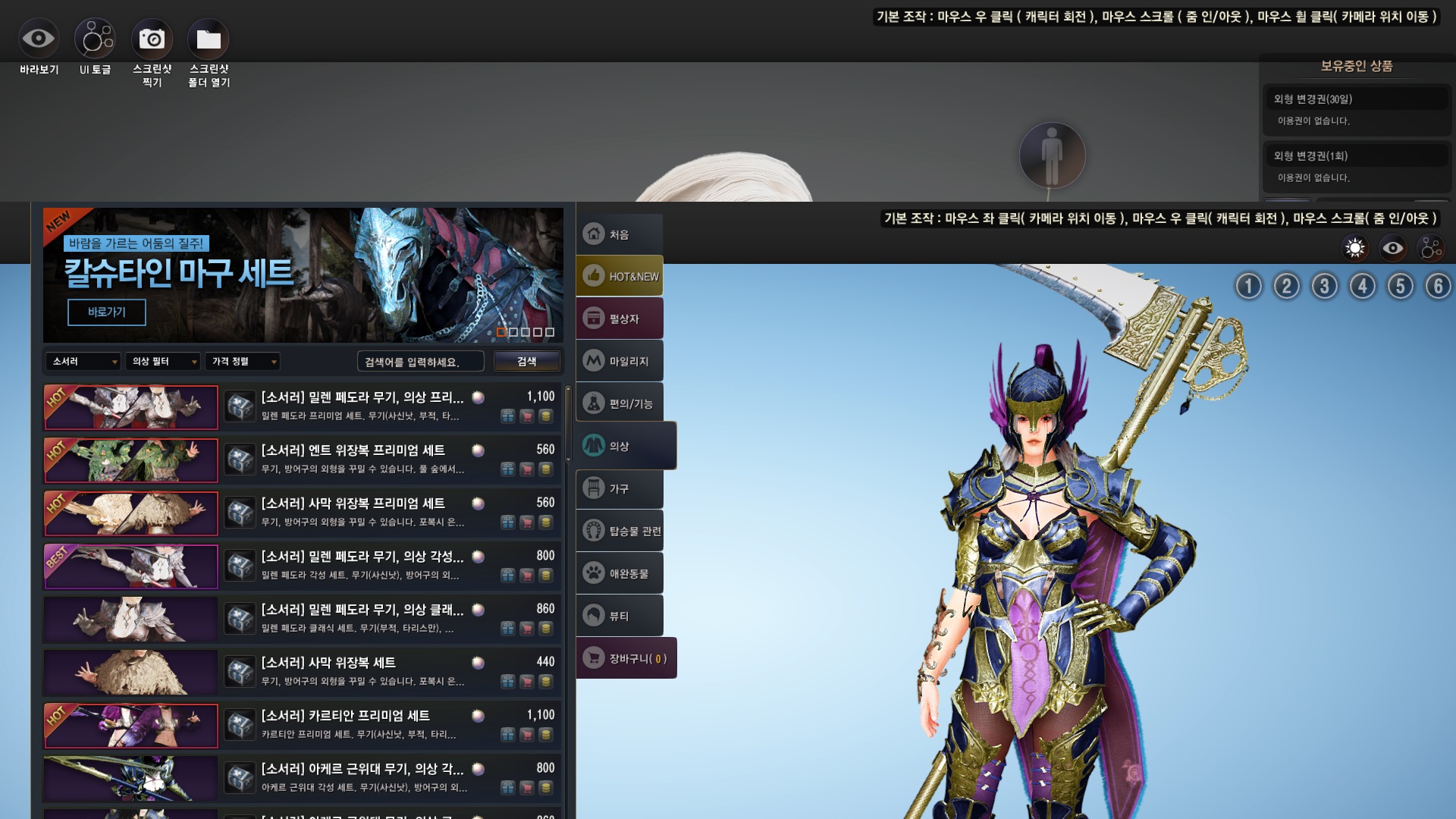Focus the search text field

[419, 362]
